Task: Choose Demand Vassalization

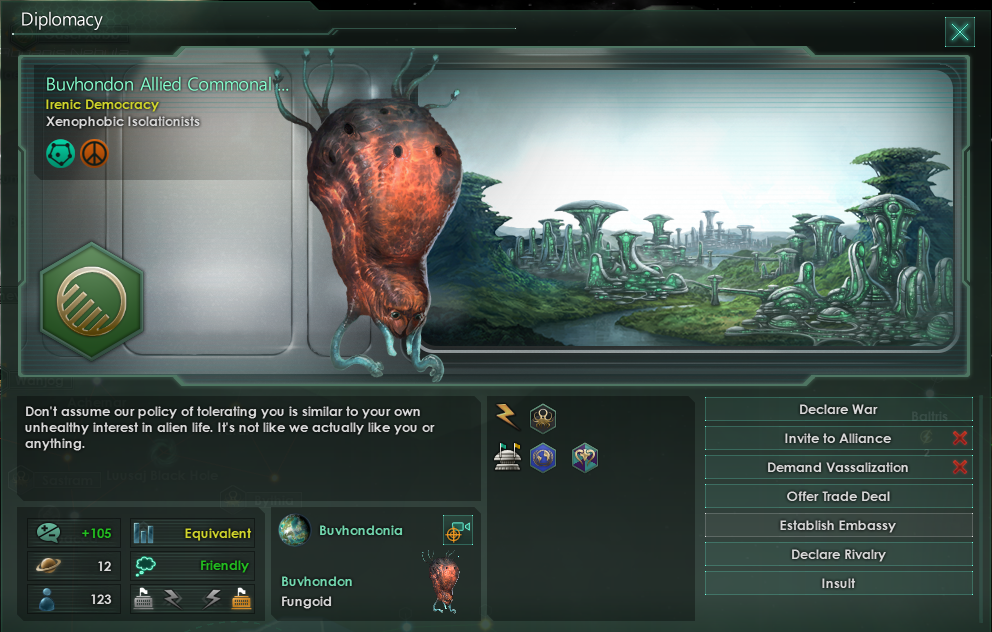Action: (838, 468)
